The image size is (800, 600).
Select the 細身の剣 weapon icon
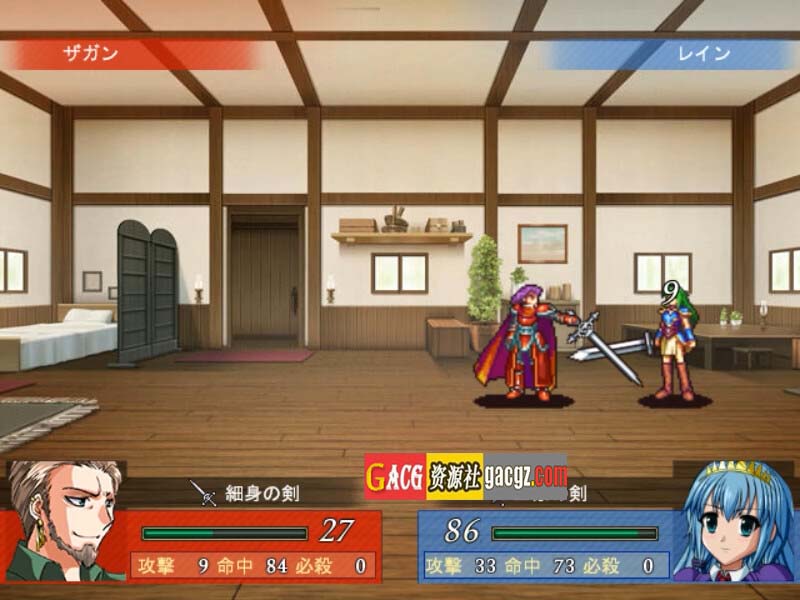(x=204, y=492)
